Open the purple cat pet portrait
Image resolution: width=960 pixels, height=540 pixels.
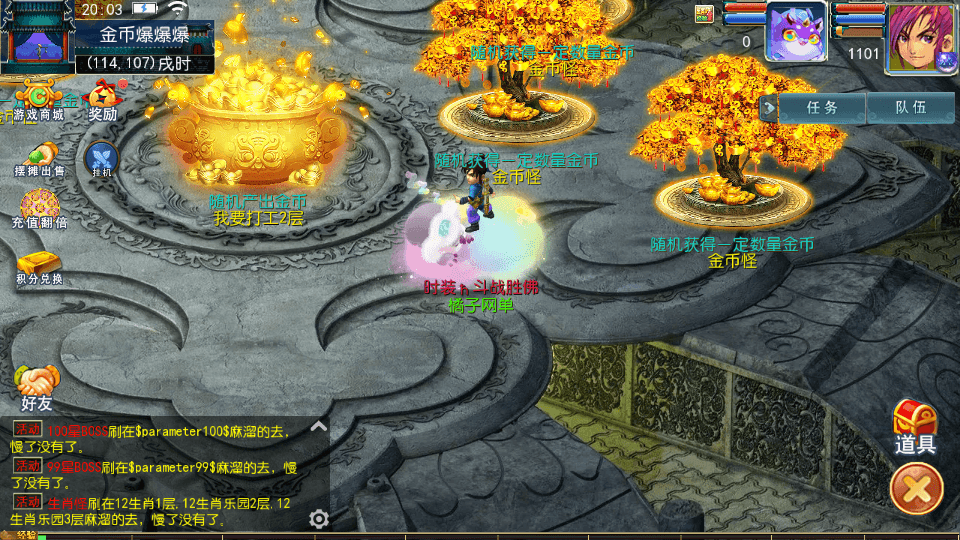795,32
